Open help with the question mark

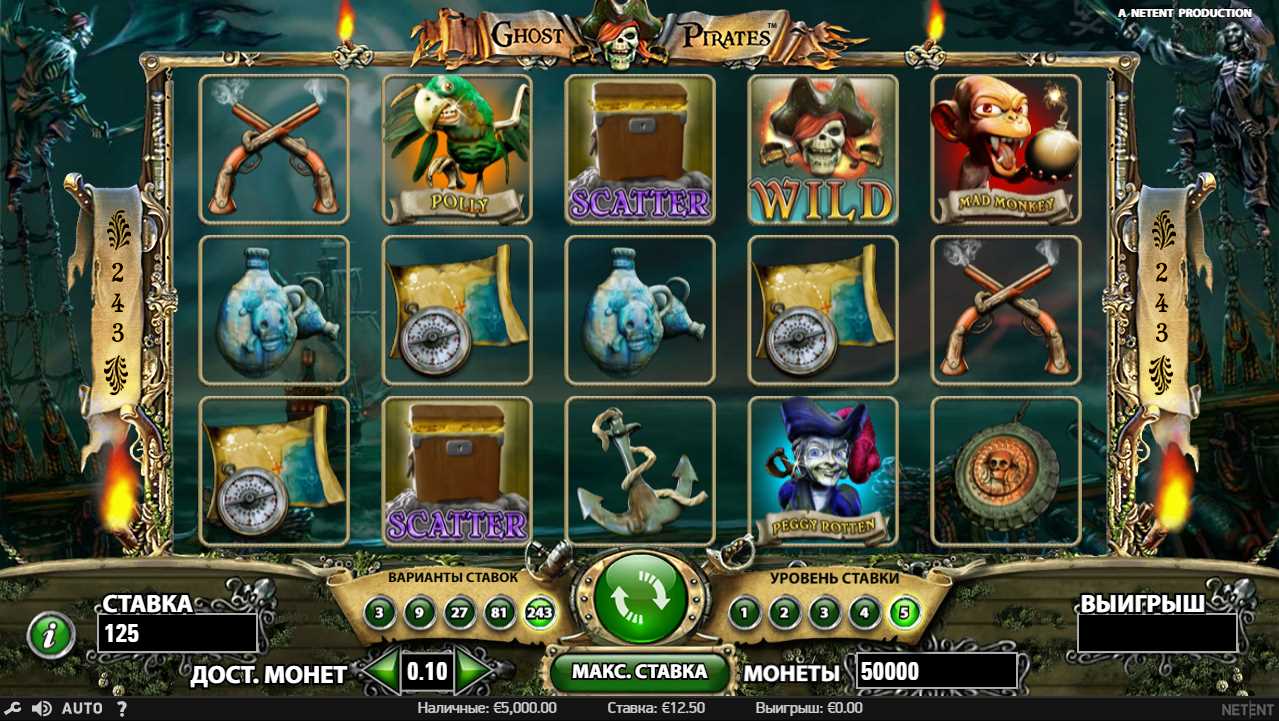(122, 709)
